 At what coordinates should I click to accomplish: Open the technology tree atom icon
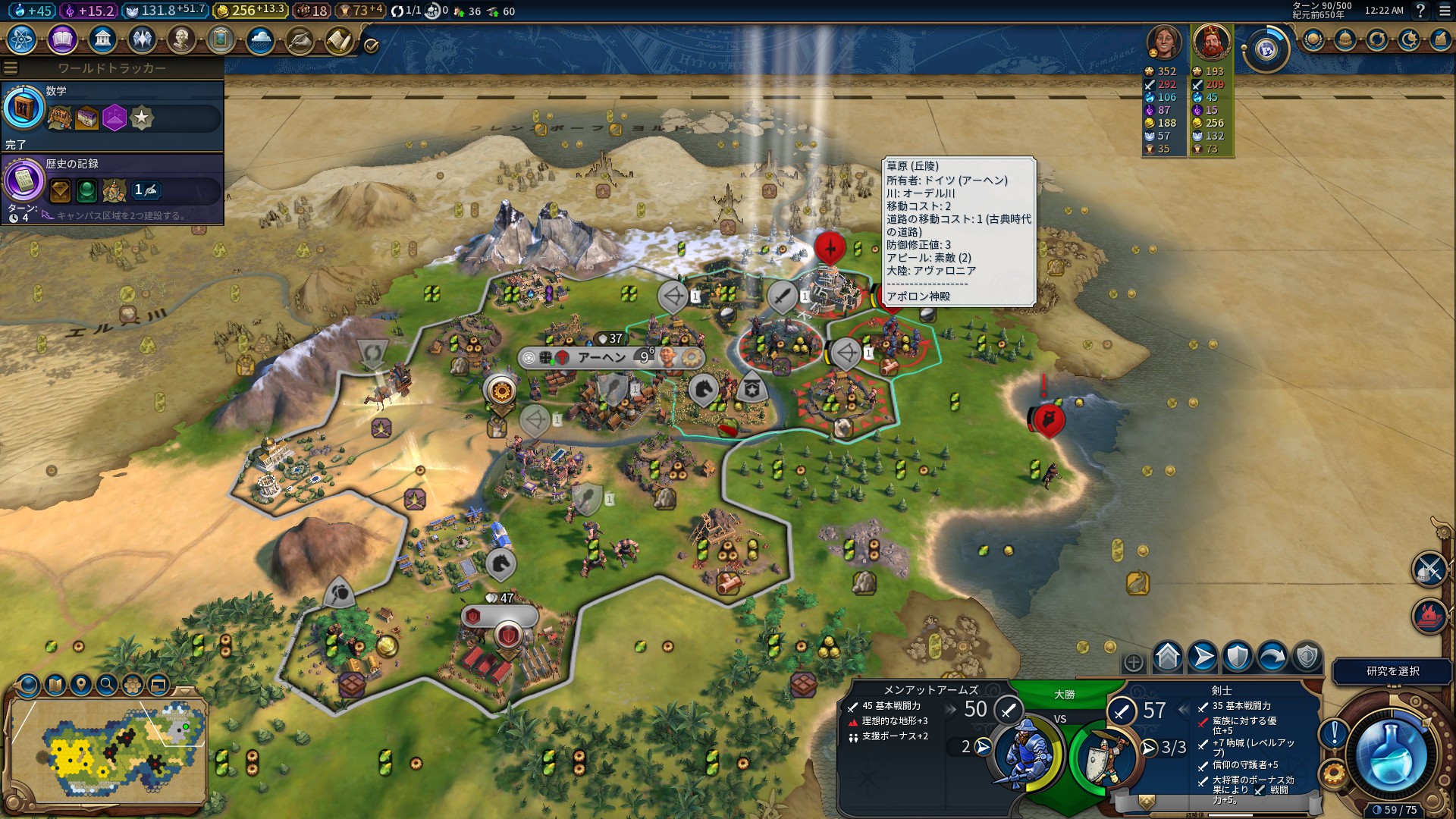click(x=22, y=39)
